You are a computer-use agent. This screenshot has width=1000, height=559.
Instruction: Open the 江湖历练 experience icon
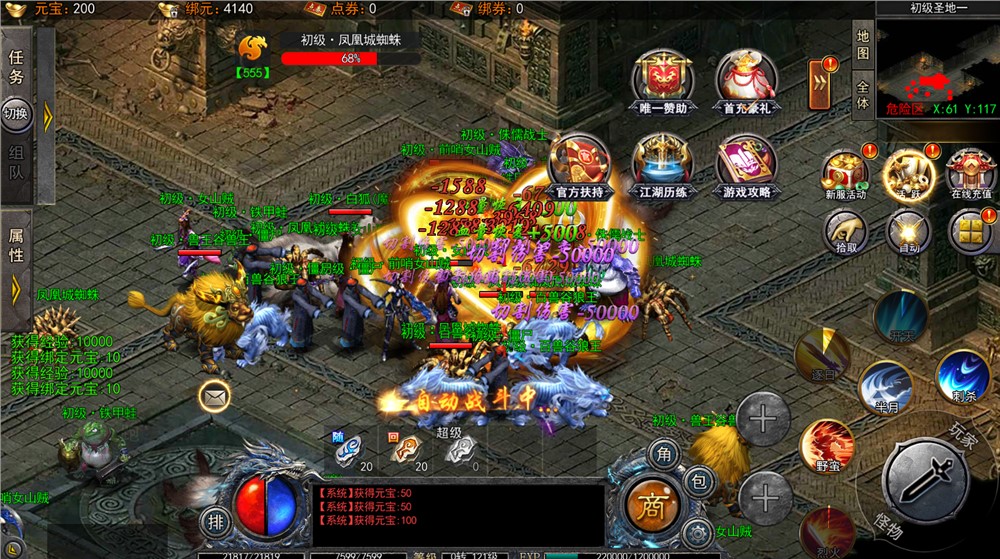point(662,161)
